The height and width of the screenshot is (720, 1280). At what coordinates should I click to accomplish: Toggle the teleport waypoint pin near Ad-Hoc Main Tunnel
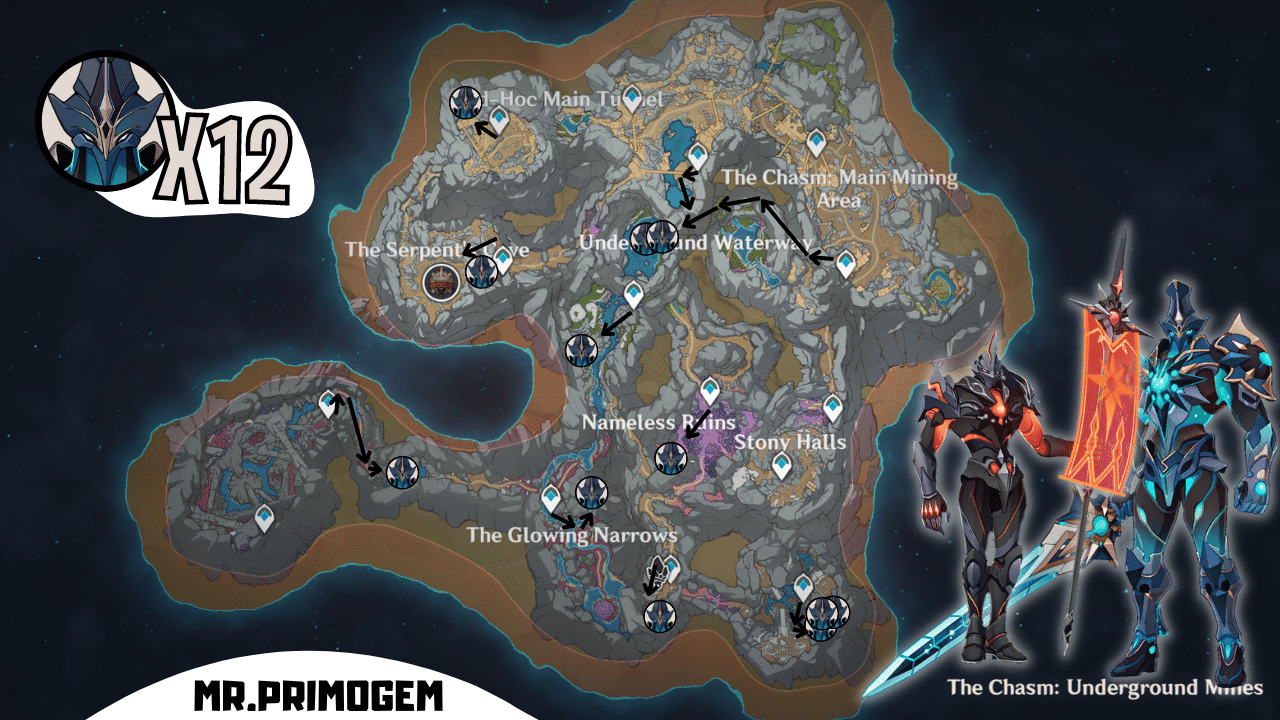click(499, 117)
